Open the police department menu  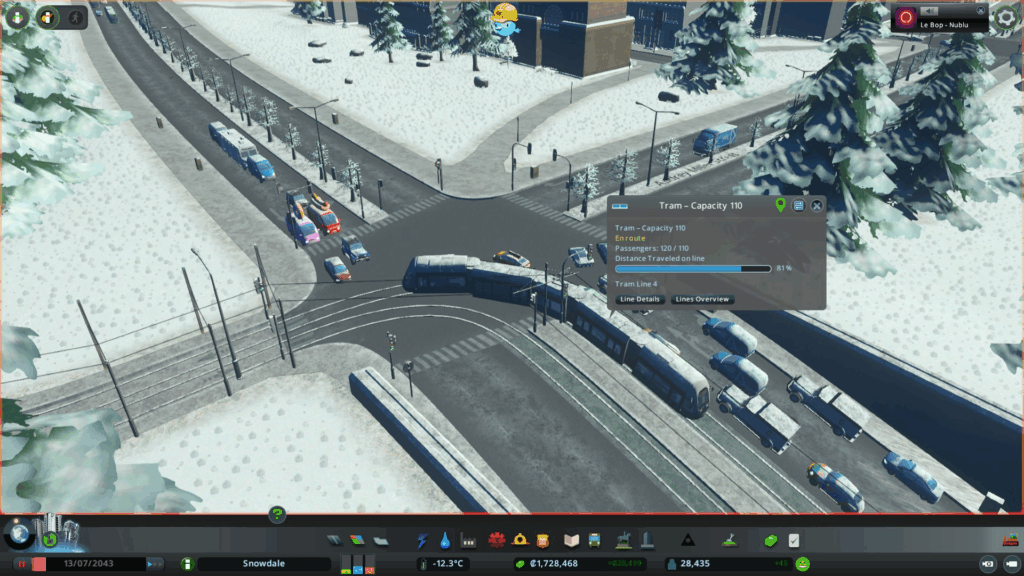click(543, 541)
